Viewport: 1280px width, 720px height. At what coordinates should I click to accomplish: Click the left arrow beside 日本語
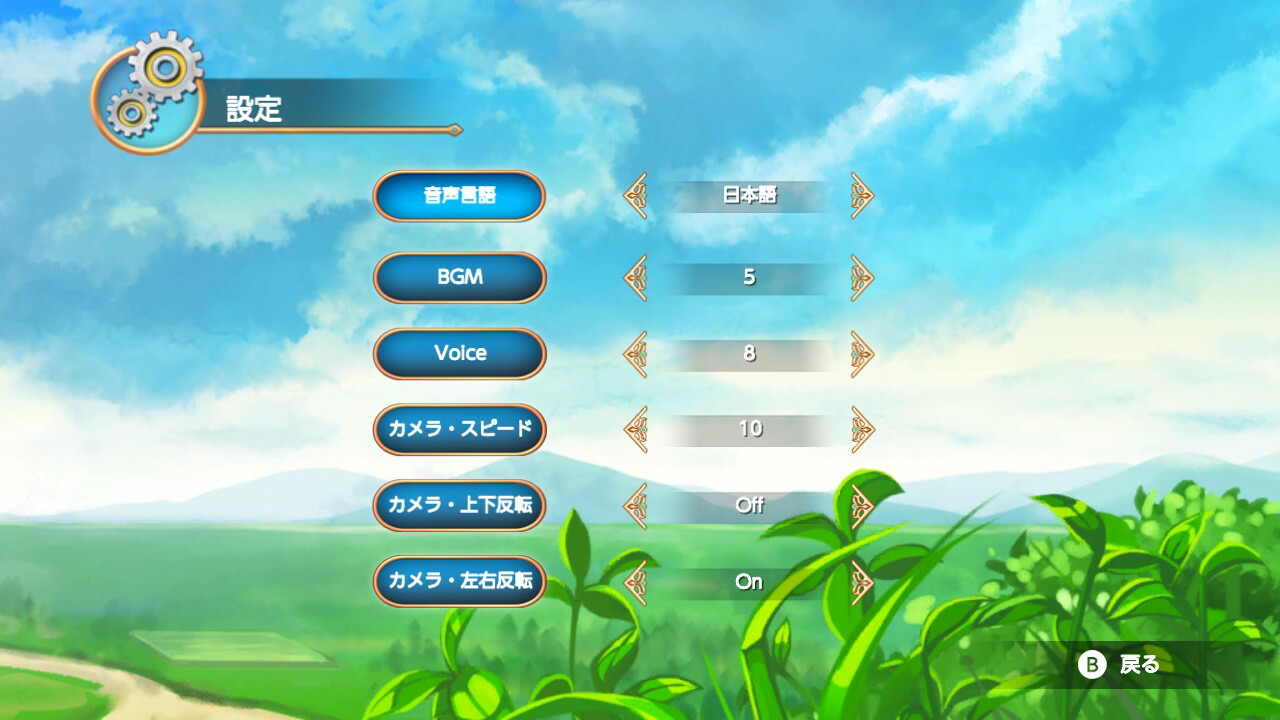[x=634, y=196]
